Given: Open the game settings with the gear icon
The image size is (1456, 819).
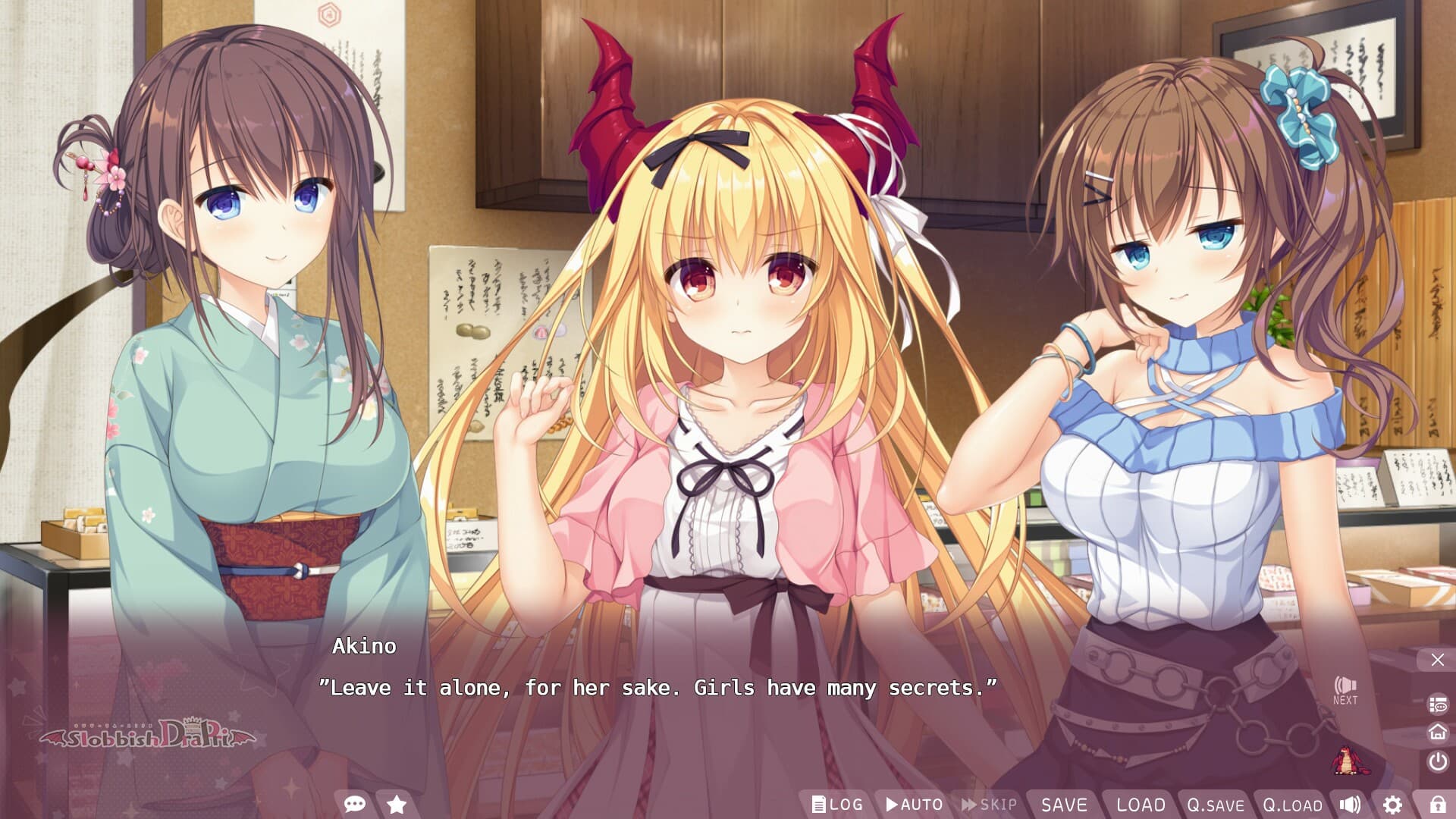Looking at the screenshot, I should point(1394,805).
